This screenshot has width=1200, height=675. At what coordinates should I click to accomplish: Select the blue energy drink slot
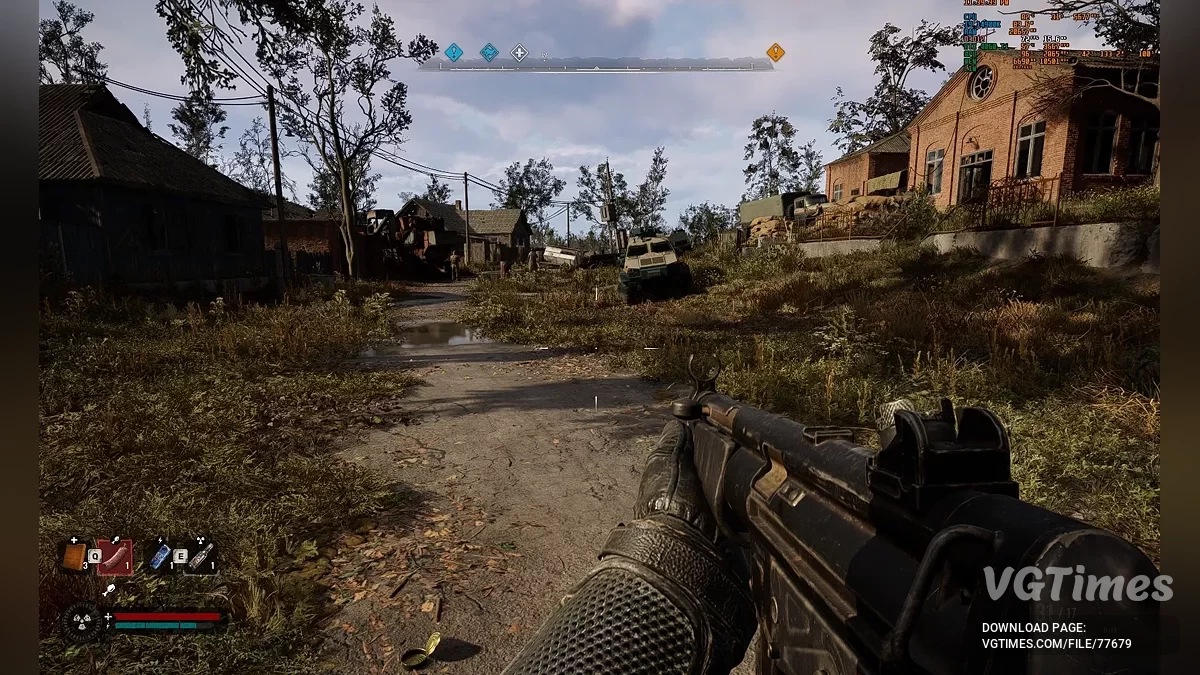pyautogui.click(x=160, y=556)
